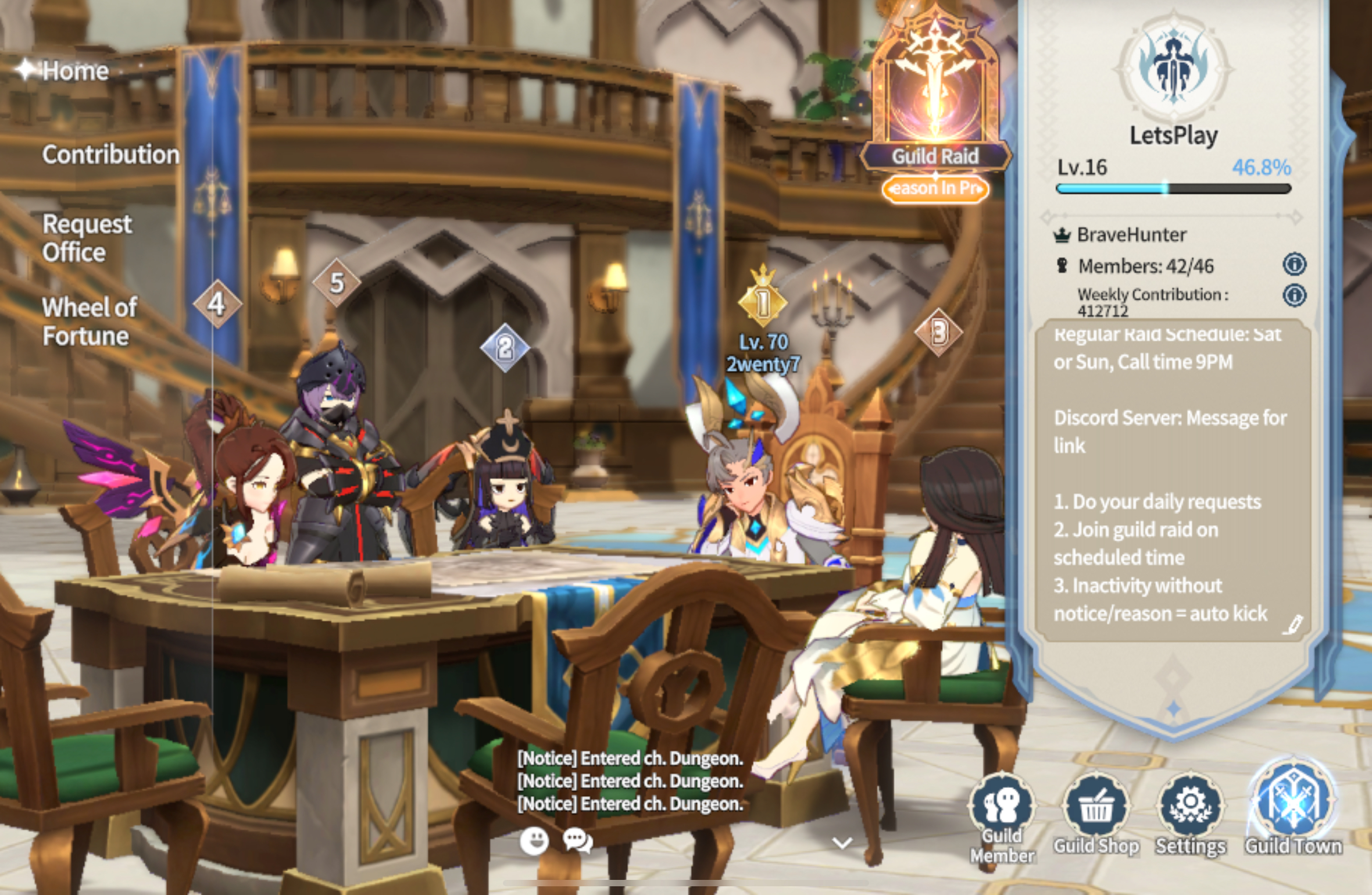Go to the Request Office
Screen dimensions: 1372x895
(87, 238)
